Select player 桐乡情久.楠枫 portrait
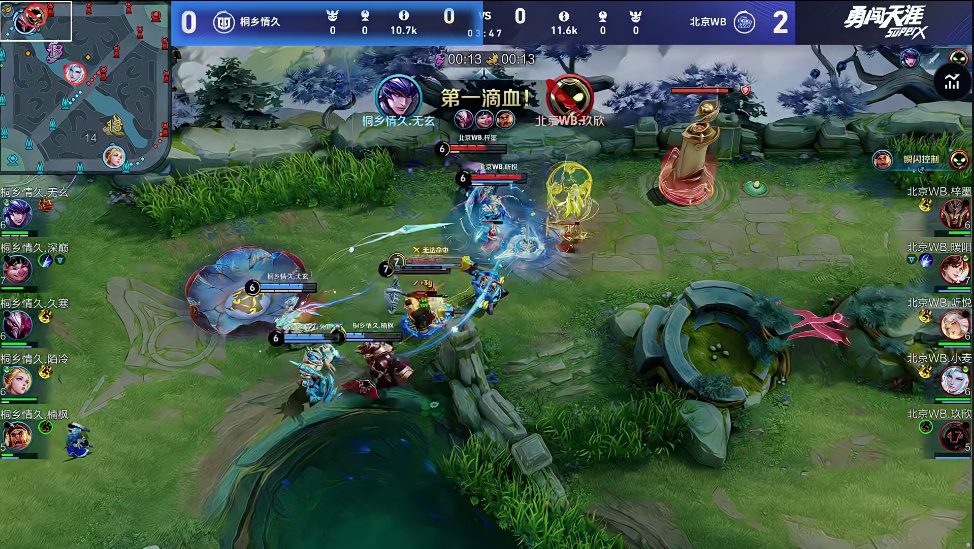 tap(16, 437)
